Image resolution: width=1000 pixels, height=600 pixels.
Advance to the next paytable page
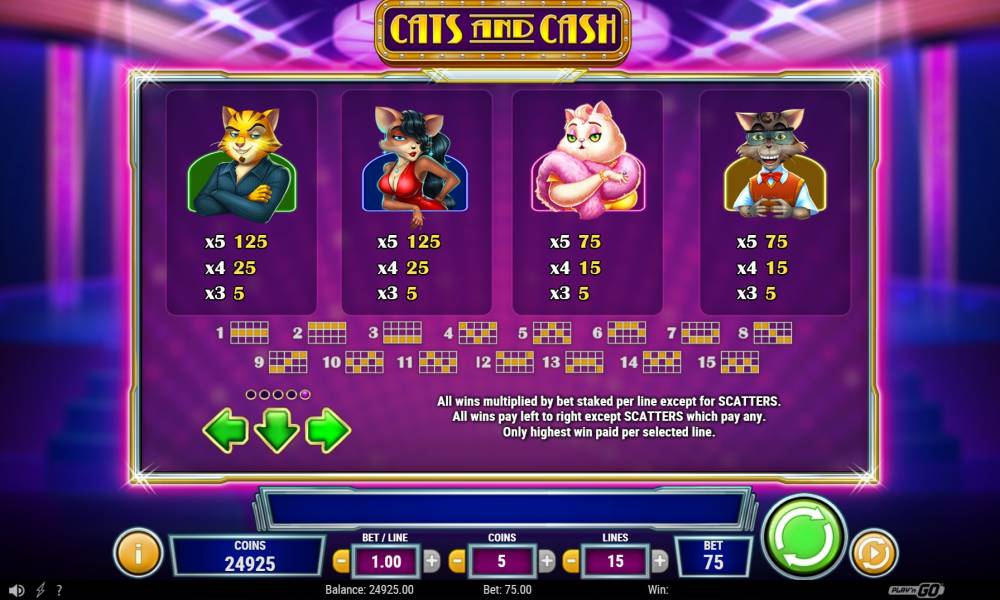327,431
